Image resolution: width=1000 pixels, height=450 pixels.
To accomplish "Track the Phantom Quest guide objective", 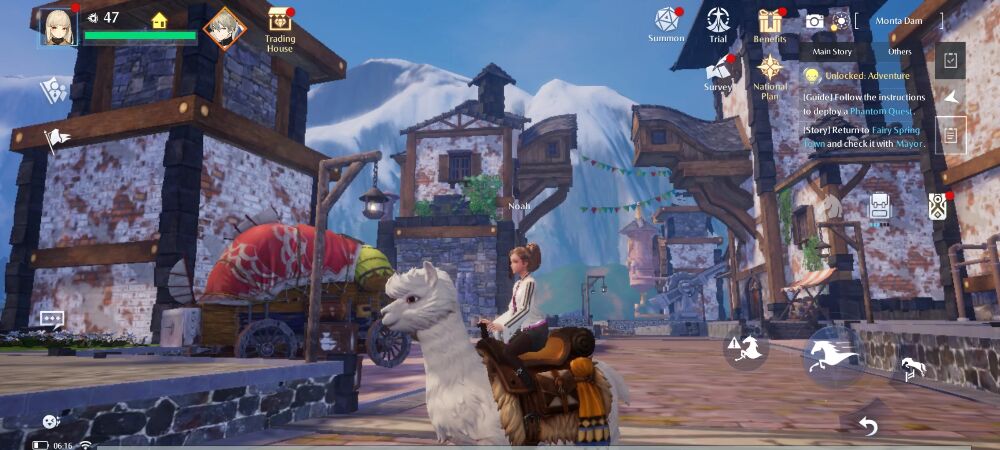I will tap(865, 103).
